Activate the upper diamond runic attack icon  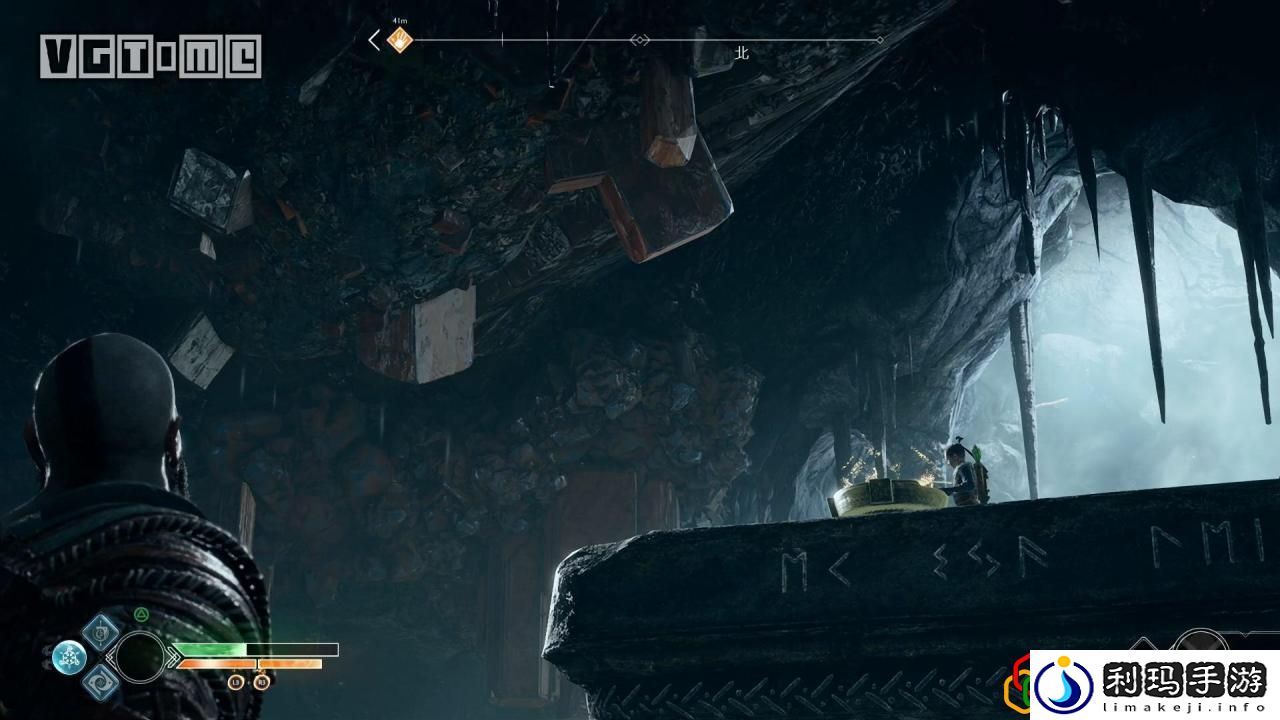(101, 630)
